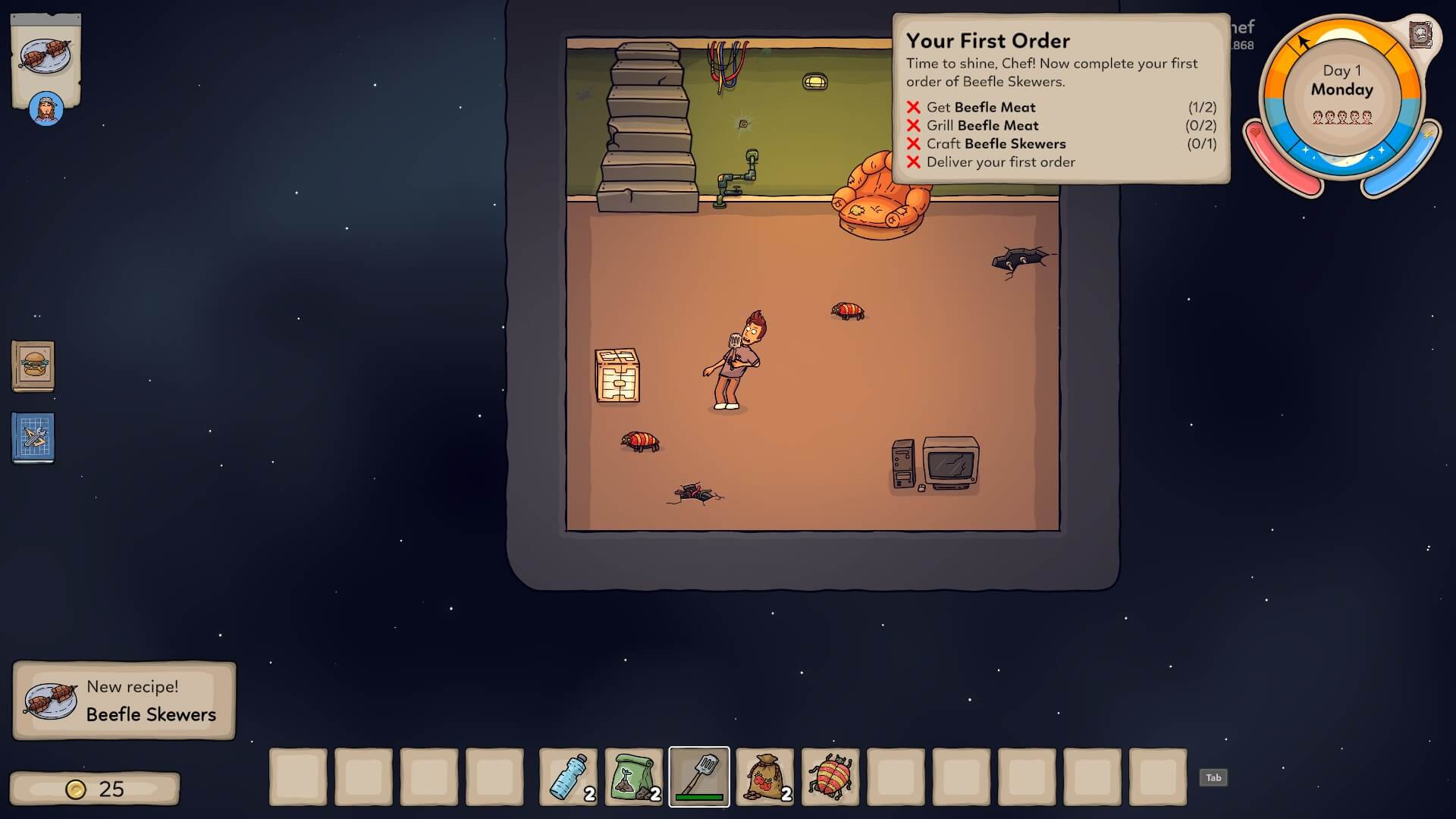Select the seed sack hotbar slot
Image resolution: width=1456 pixels, height=819 pixels.
765,777
